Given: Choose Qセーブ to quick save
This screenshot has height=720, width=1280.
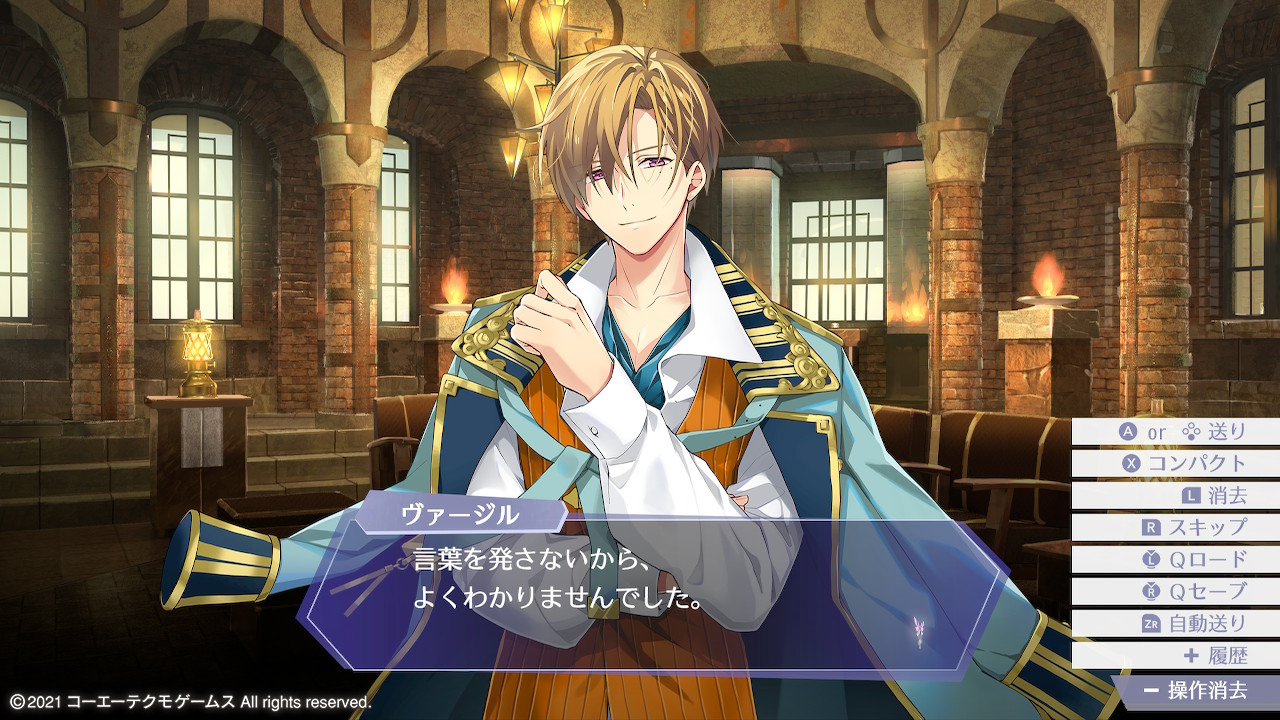Looking at the screenshot, I should [1176, 592].
